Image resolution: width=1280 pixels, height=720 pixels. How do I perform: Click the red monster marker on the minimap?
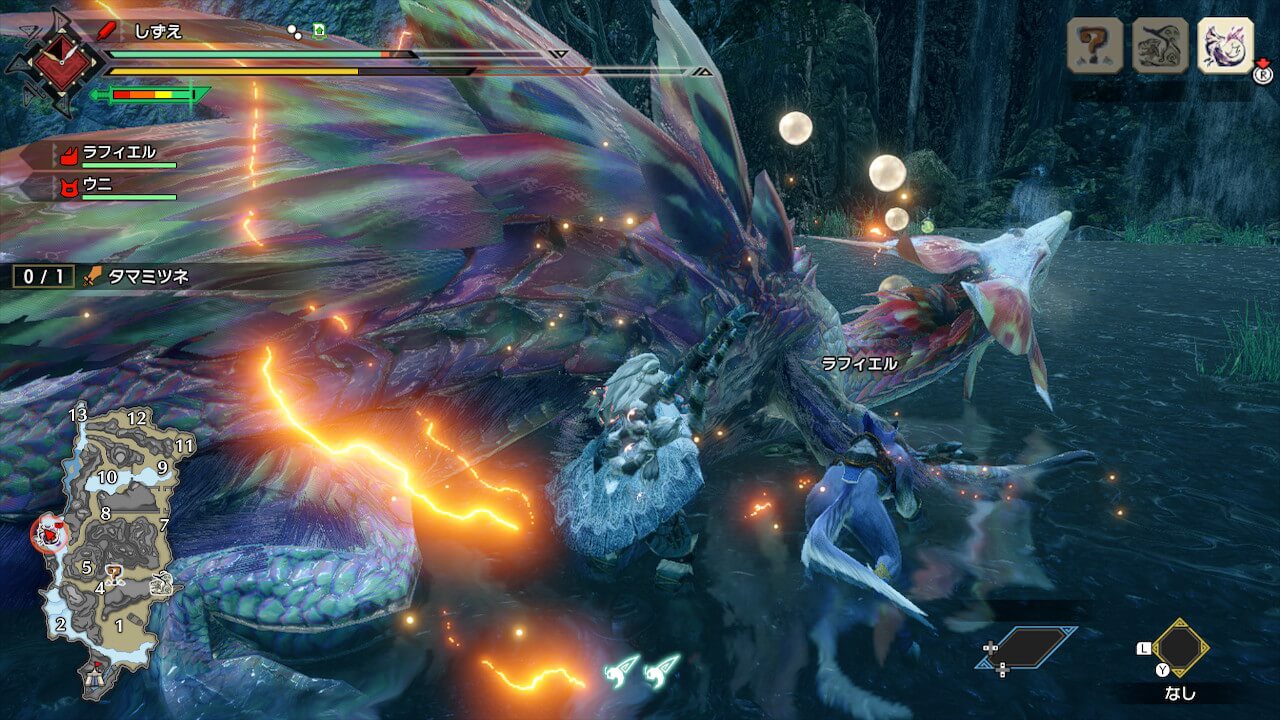tap(48, 535)
